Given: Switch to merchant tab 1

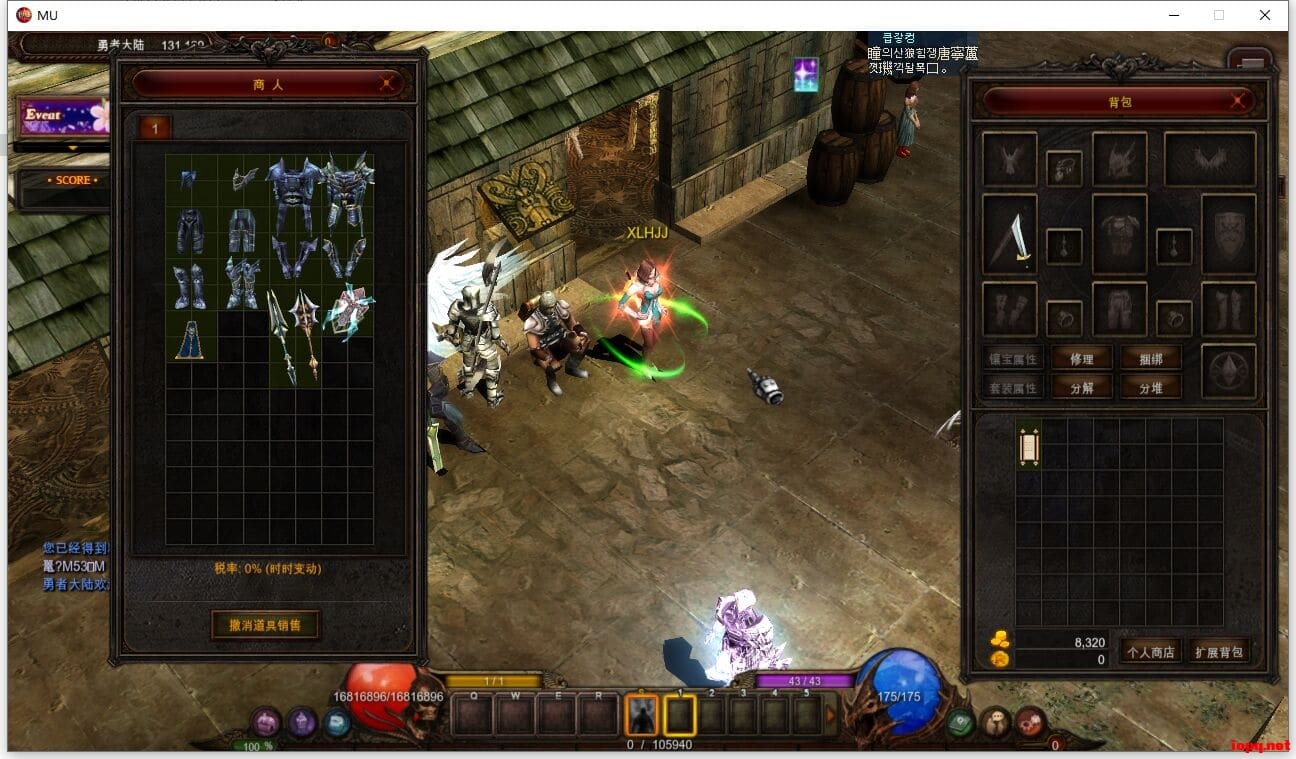Looking at the screenshot, I should 155,128.
